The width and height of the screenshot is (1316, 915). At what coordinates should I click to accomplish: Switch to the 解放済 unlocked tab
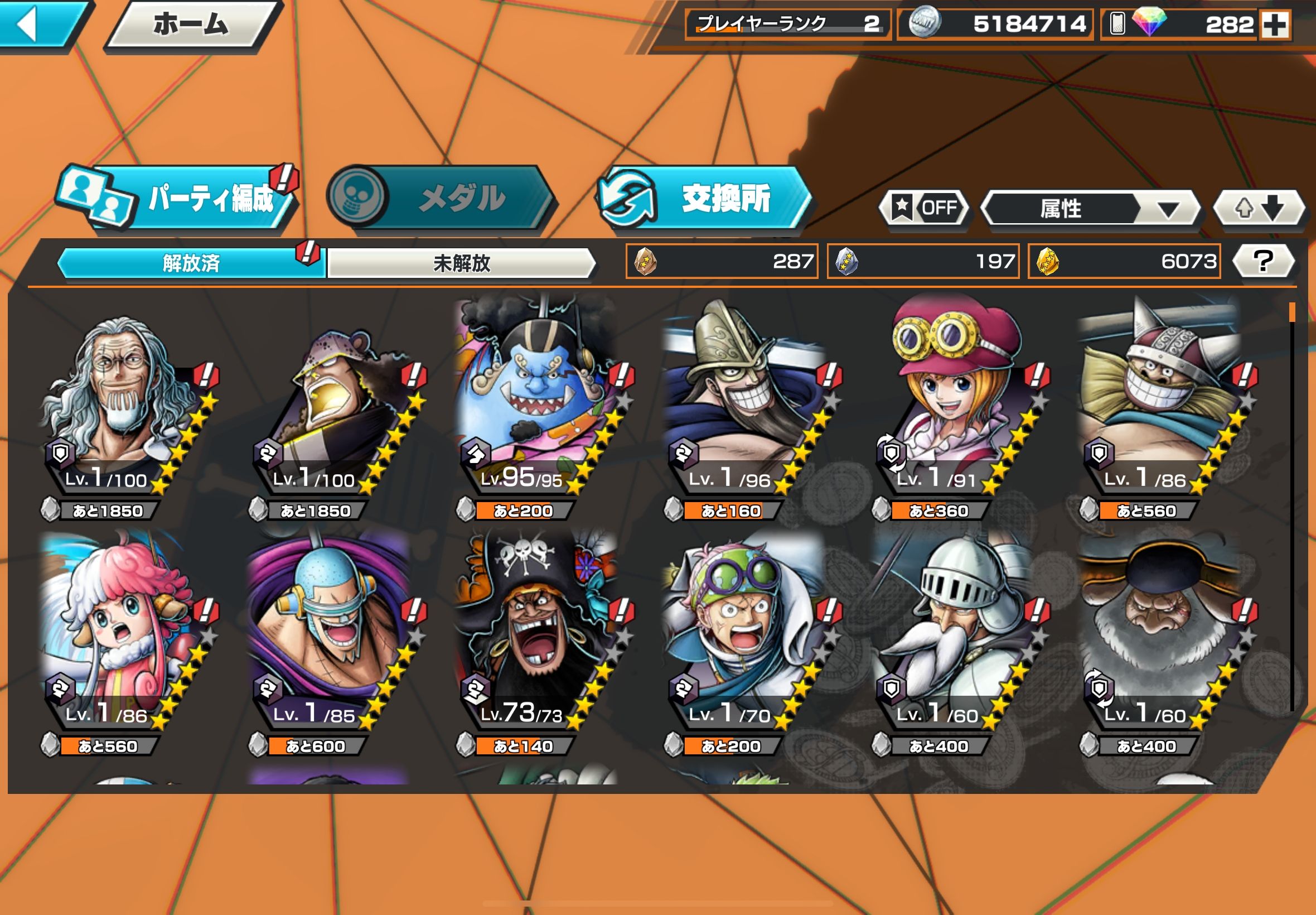(191, 263)
